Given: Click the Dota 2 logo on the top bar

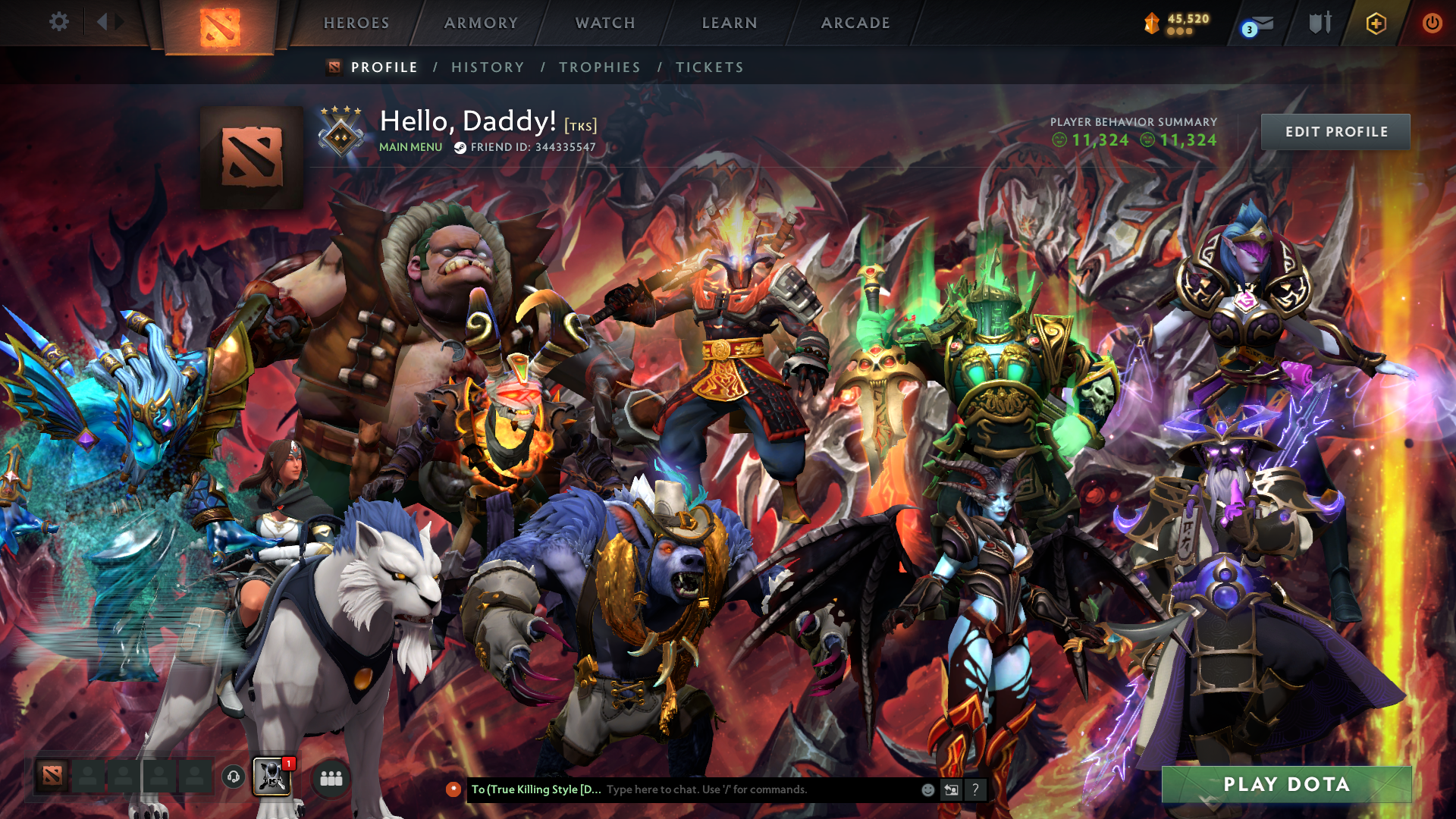Looking at the screenshot, I should click(220, 23).
